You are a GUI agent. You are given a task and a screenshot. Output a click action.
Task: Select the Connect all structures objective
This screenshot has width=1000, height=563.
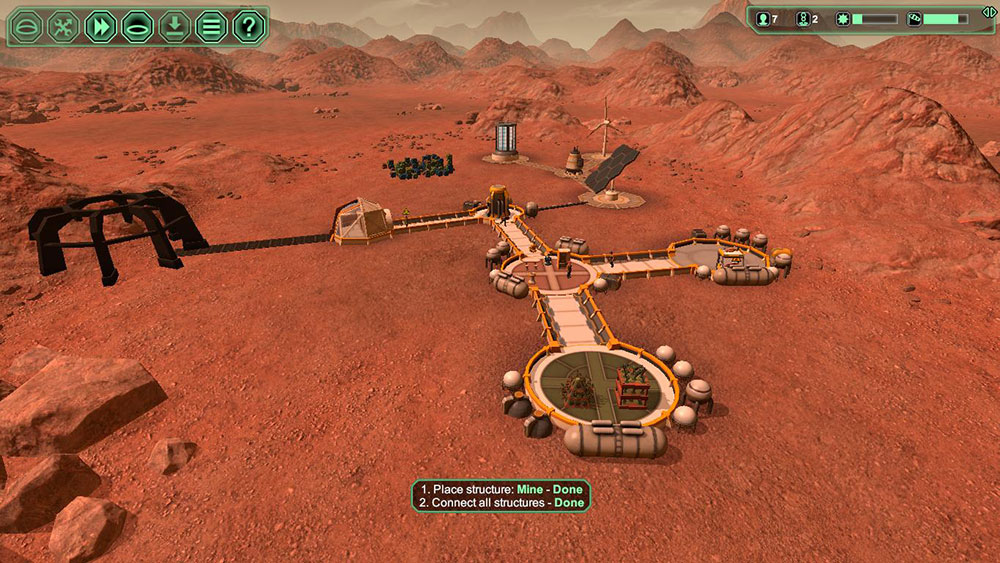click(x=501, y=503)
